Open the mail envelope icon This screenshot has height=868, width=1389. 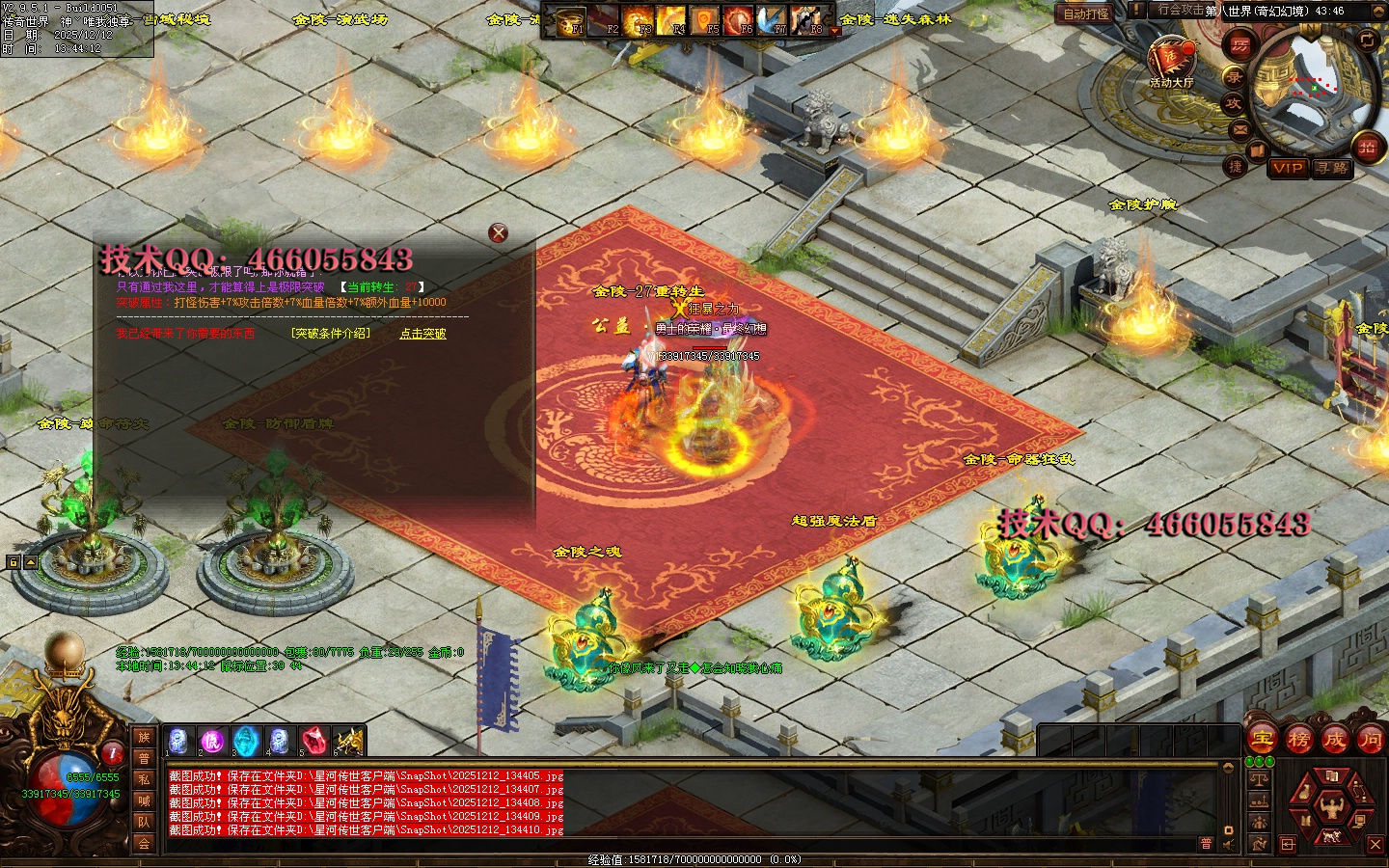pyautogui.click(x=1240, y=129)
